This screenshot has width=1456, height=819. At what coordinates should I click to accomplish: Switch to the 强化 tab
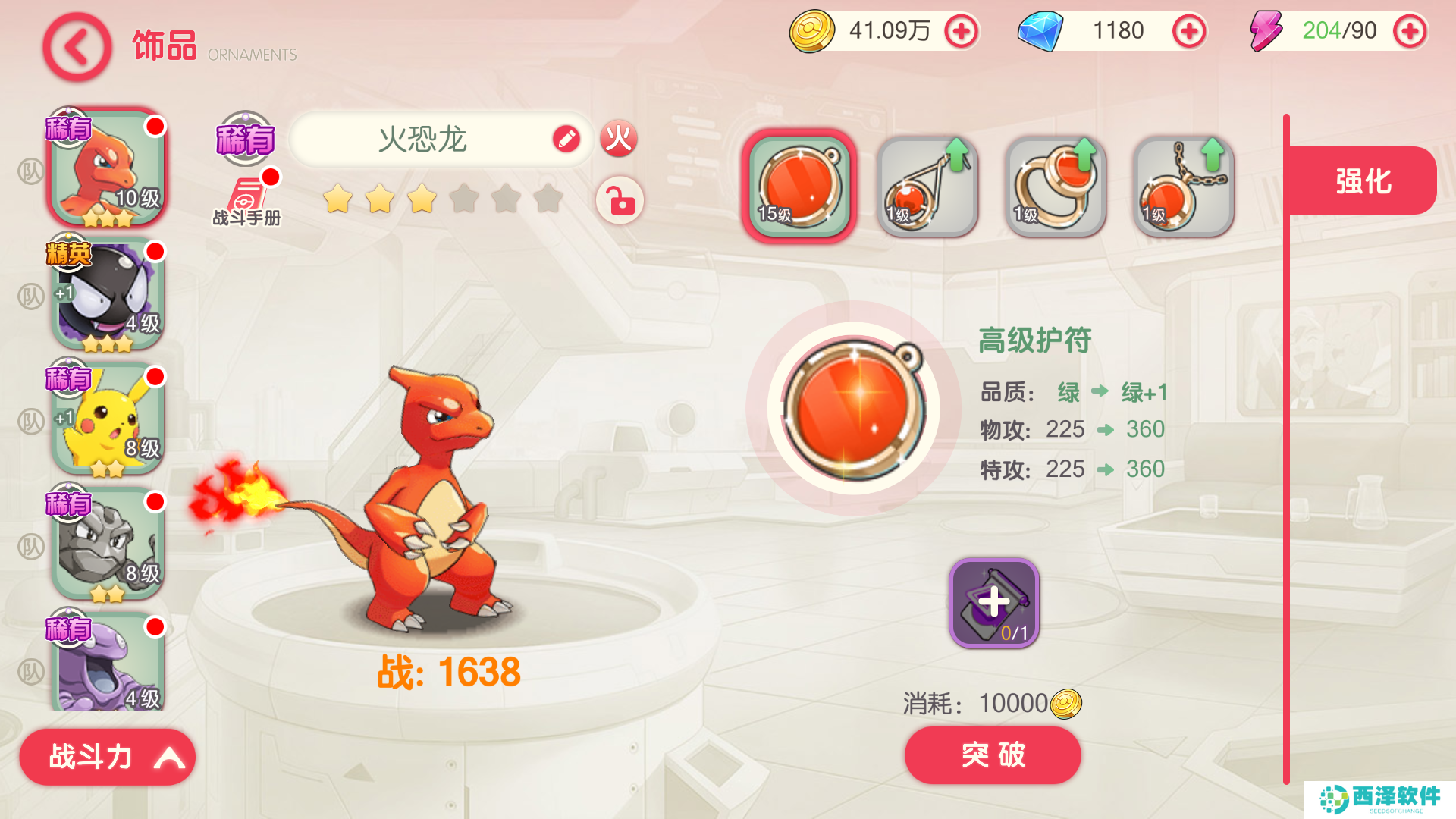tap(1363, 181)
